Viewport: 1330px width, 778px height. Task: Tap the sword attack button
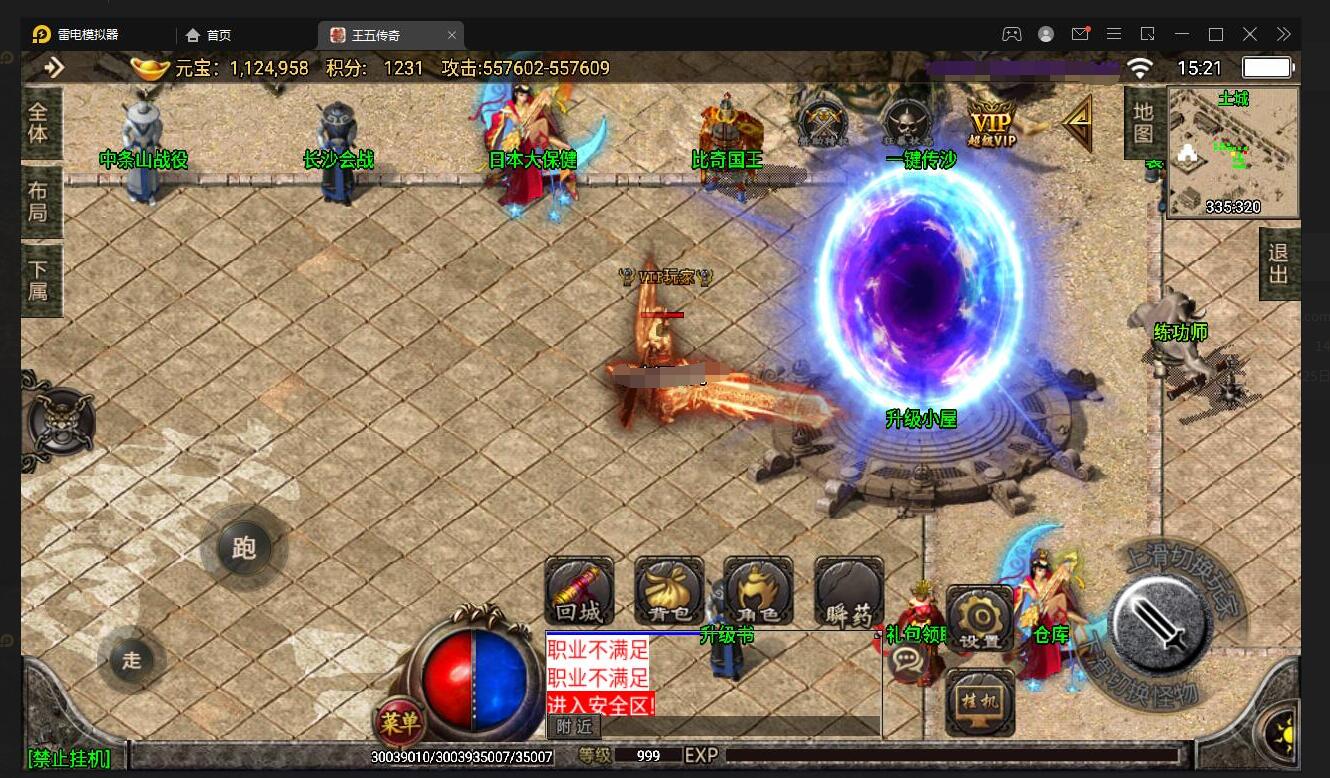[x=1156, y=624]
